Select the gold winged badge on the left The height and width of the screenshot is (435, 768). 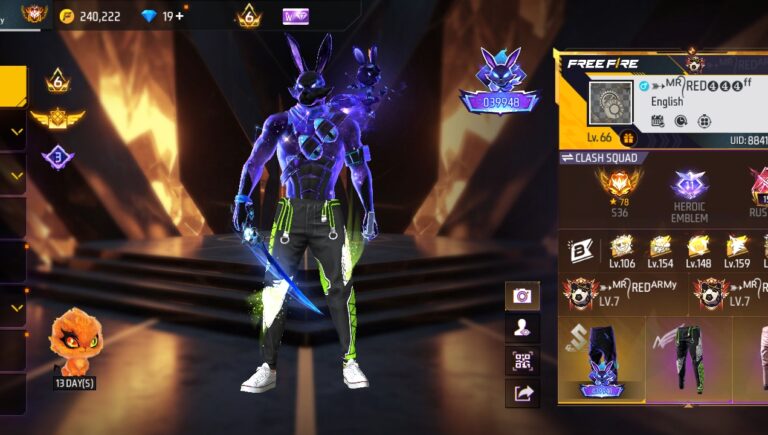(57, 118)
